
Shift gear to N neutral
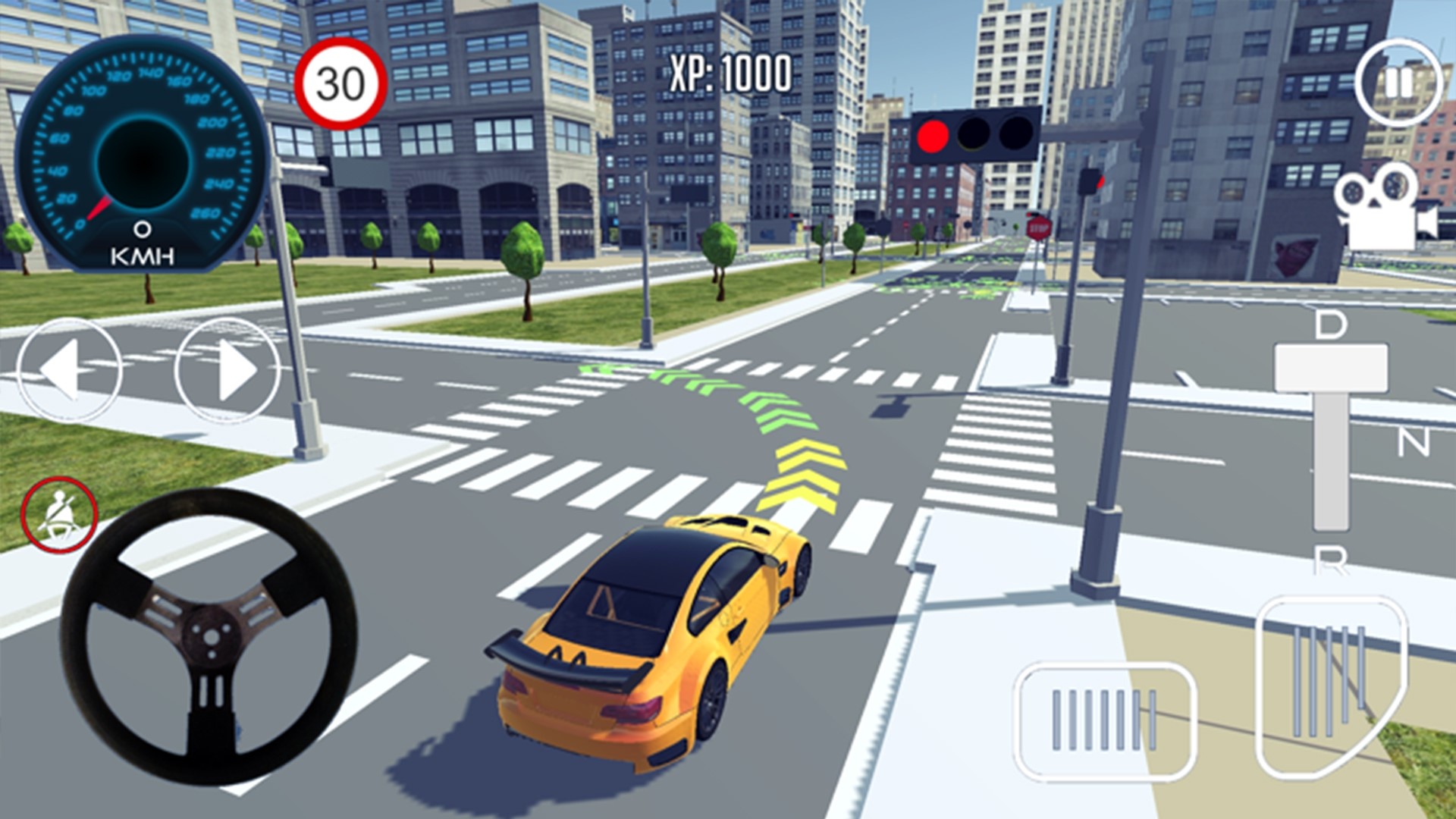click(x=1414, y=442)
